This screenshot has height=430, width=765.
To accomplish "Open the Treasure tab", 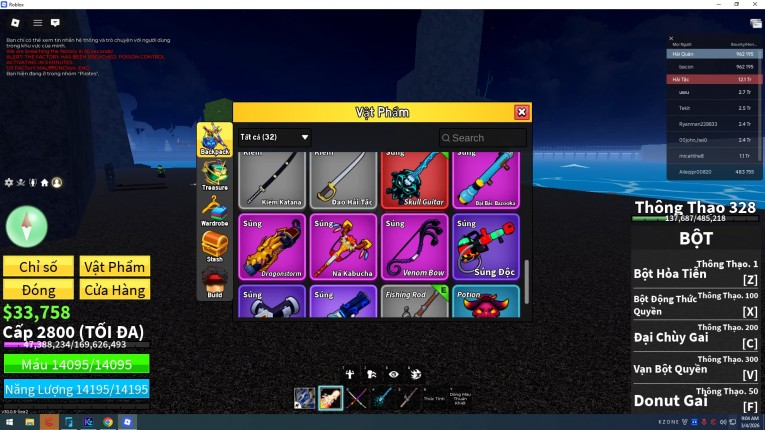I will [214, 174].
